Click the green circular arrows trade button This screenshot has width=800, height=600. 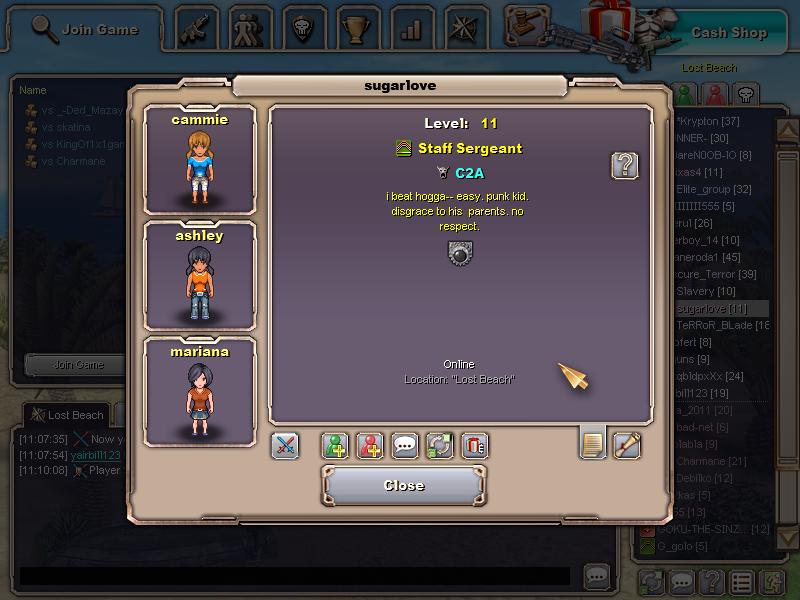[440, 446]
